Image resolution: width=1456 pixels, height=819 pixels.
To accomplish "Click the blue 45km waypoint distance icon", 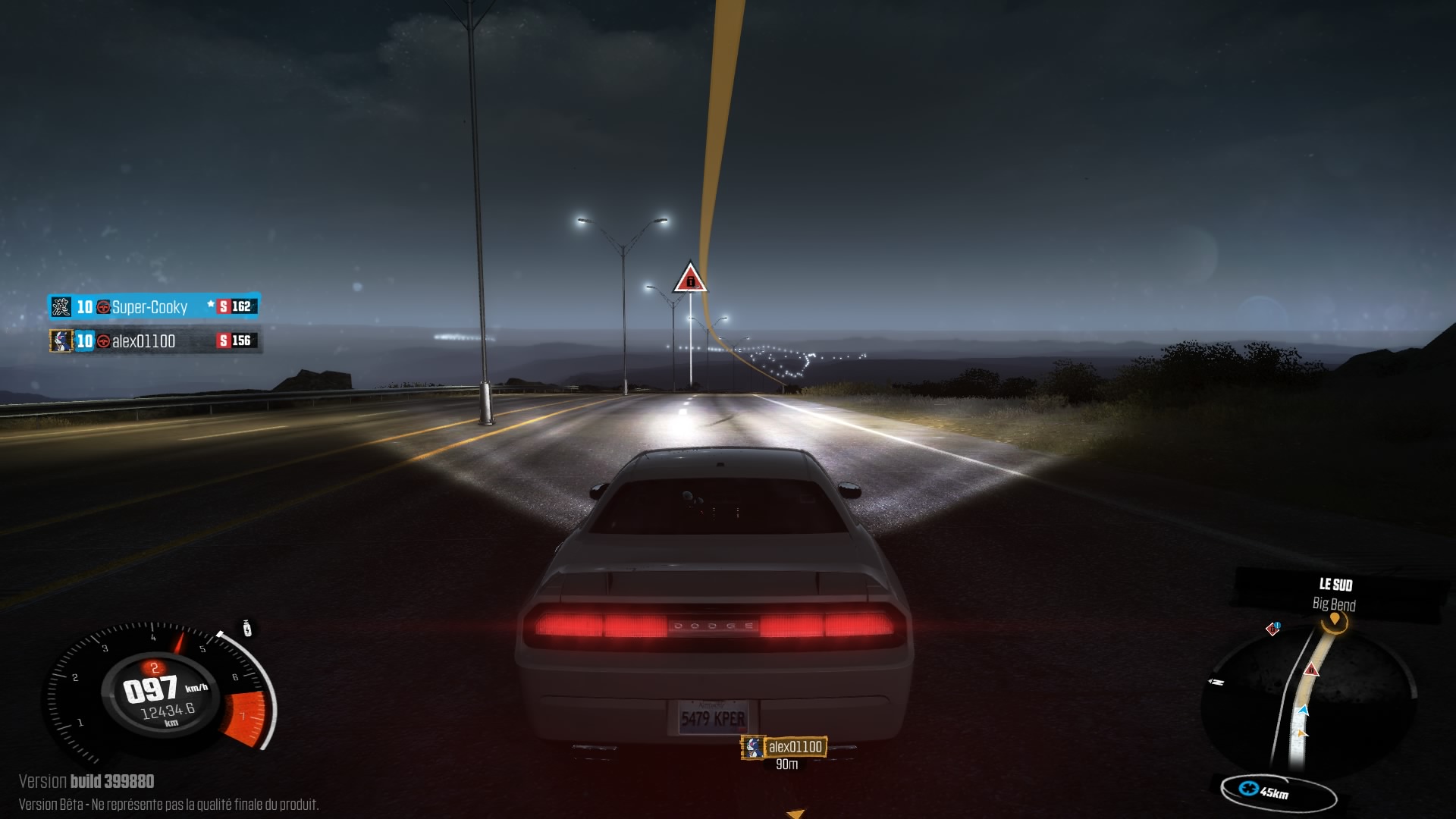I will tap(1248, 789).
